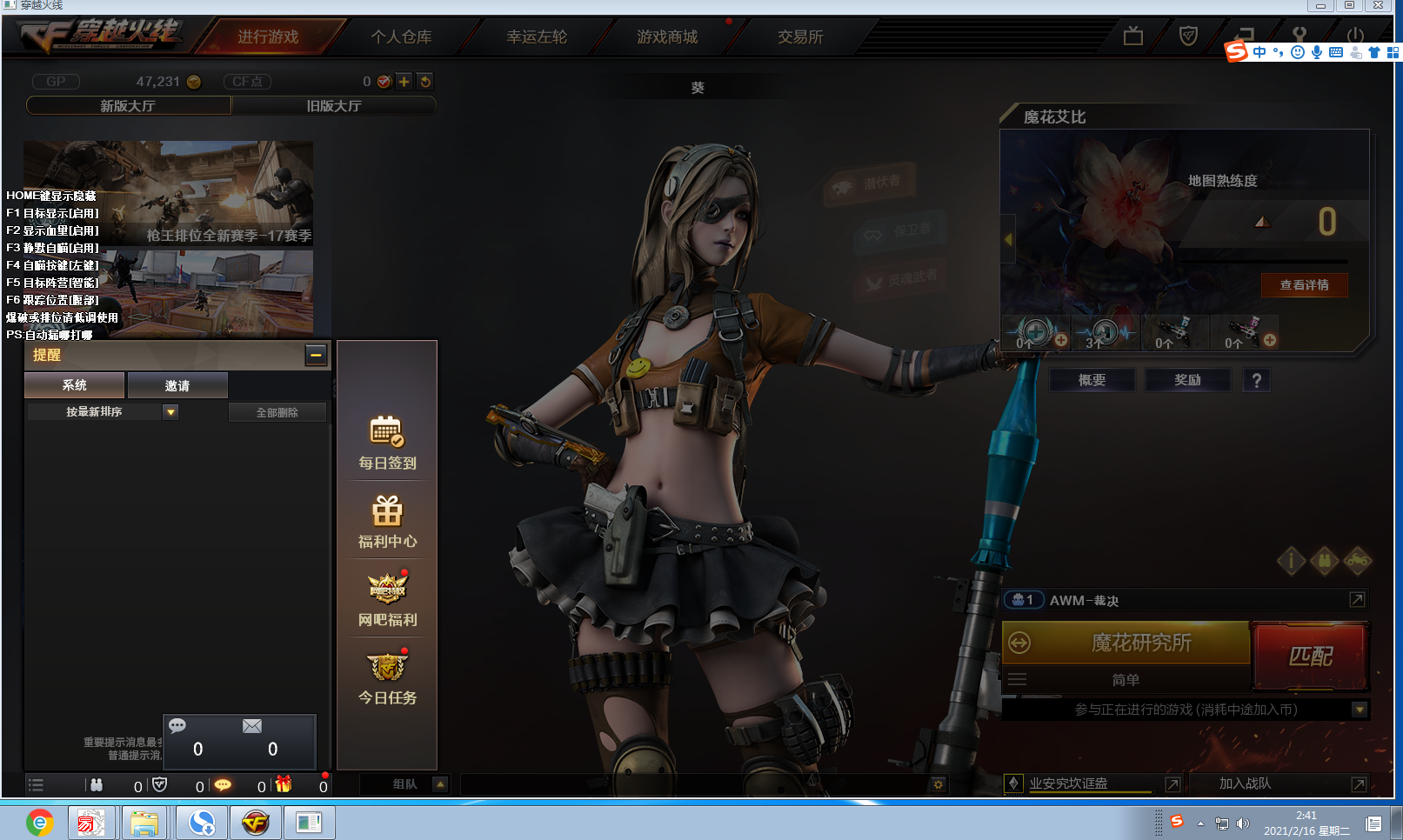Show the 奖励 rewards panel
1403x840 pixels.
(x=1187, y=380)
